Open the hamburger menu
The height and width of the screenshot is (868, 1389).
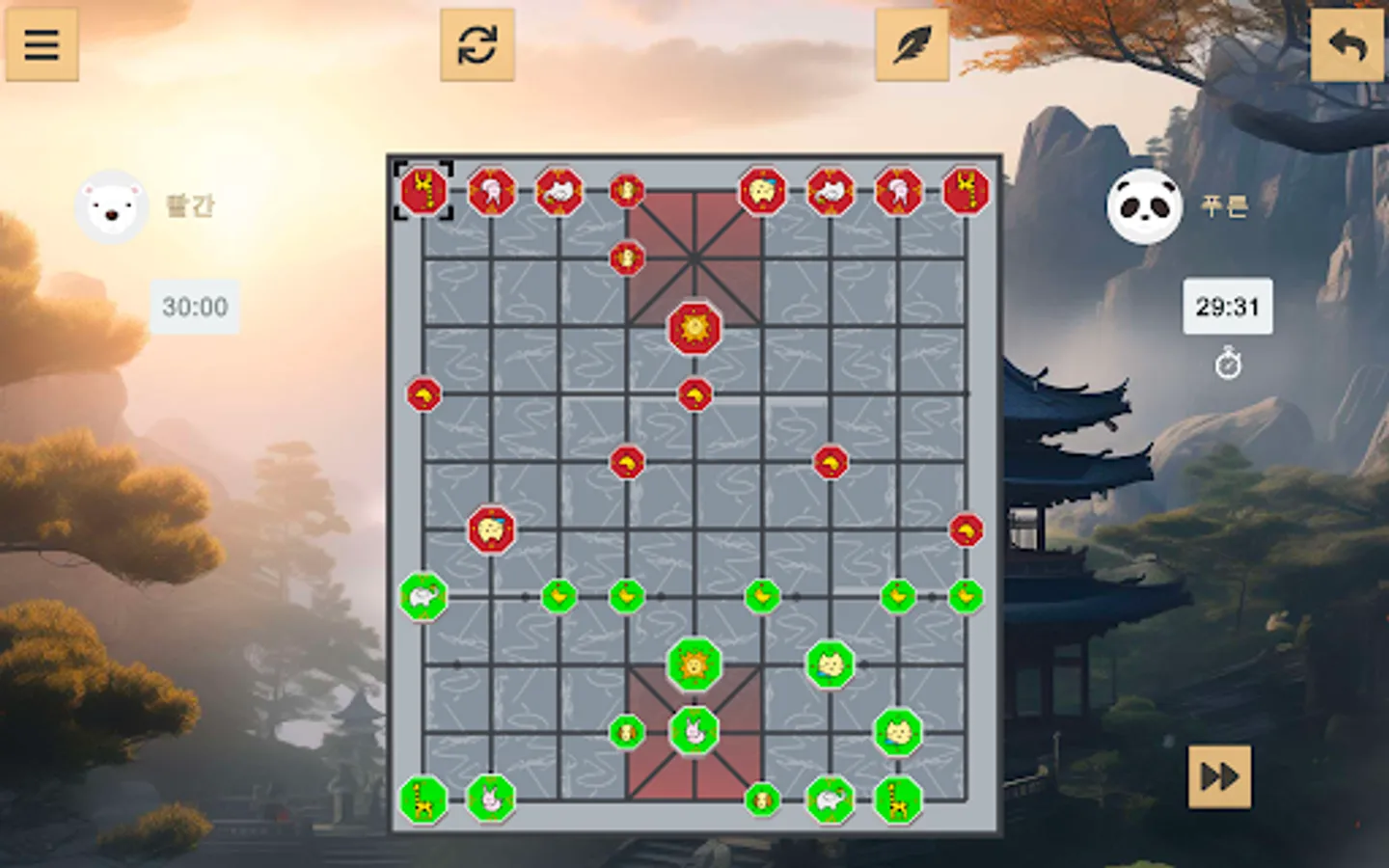coord(42,44)
